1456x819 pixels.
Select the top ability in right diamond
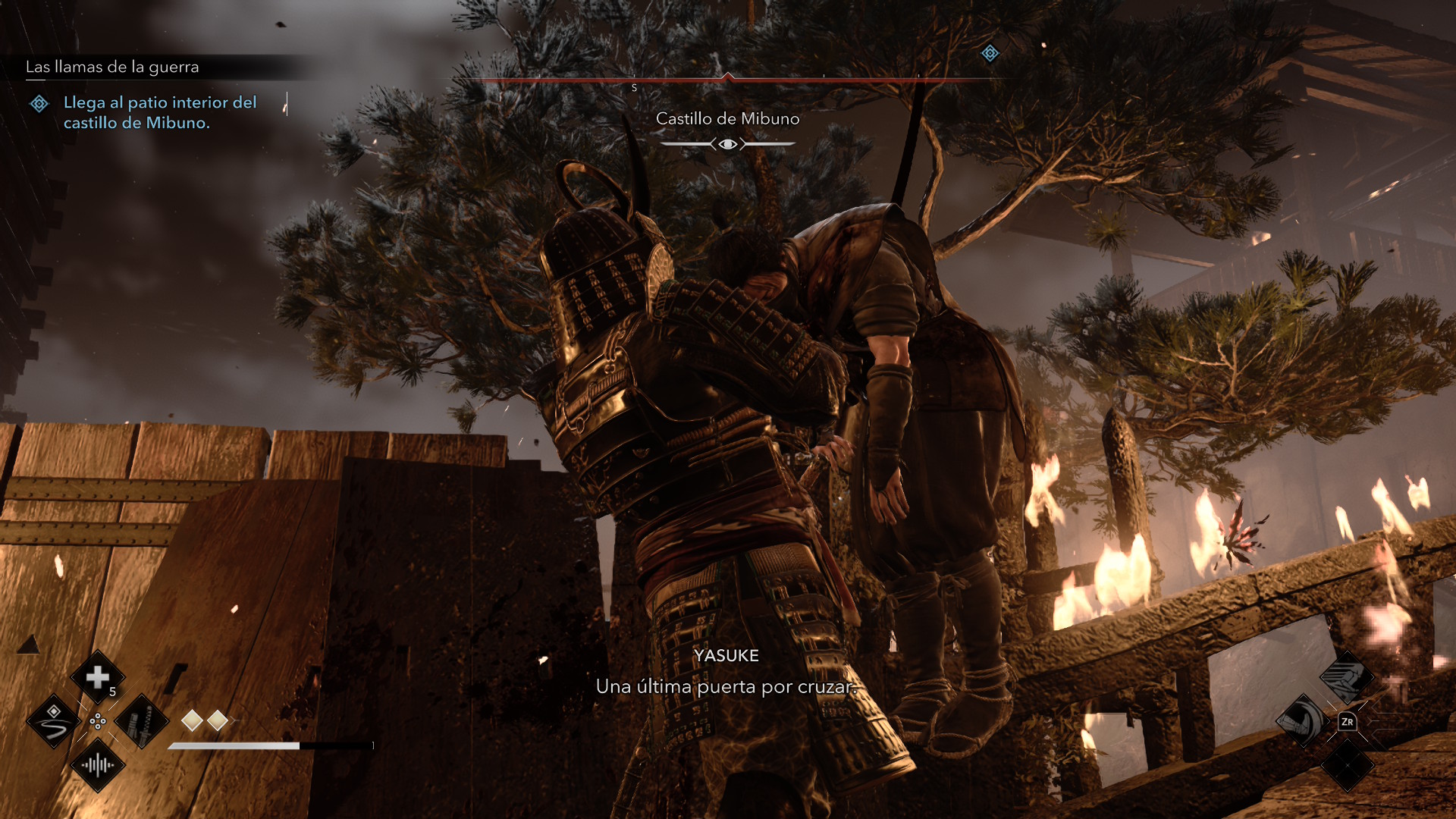click(1347, 677)
